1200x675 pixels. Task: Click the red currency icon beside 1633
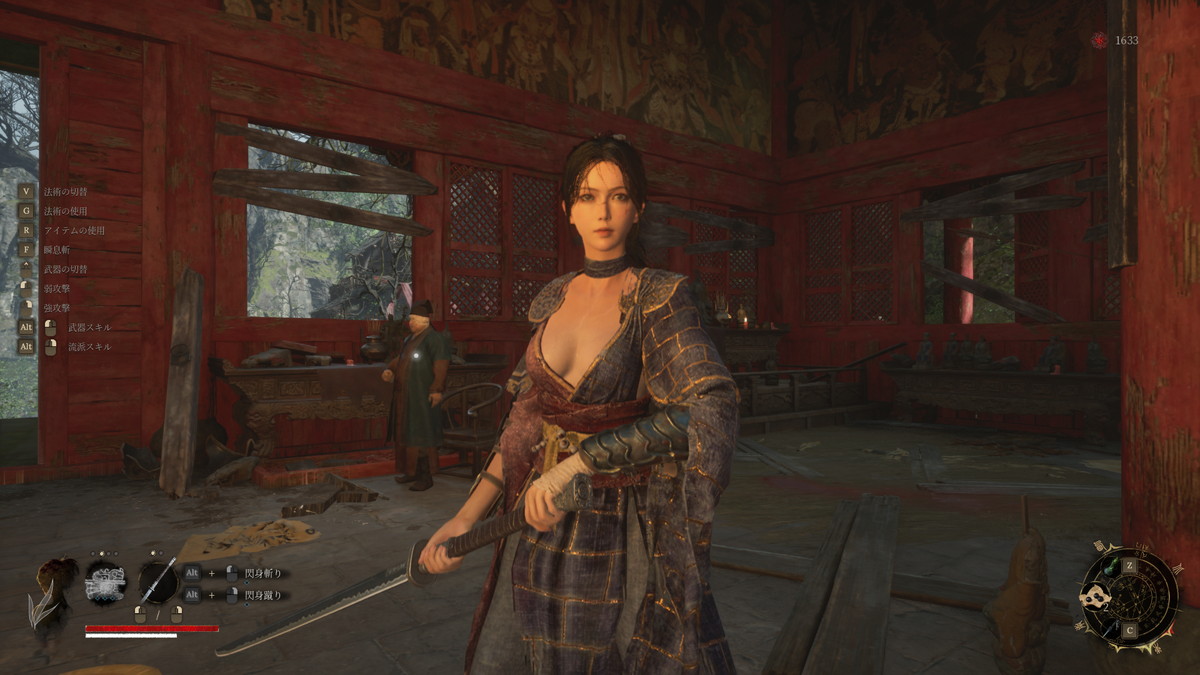coord(1100,40)
